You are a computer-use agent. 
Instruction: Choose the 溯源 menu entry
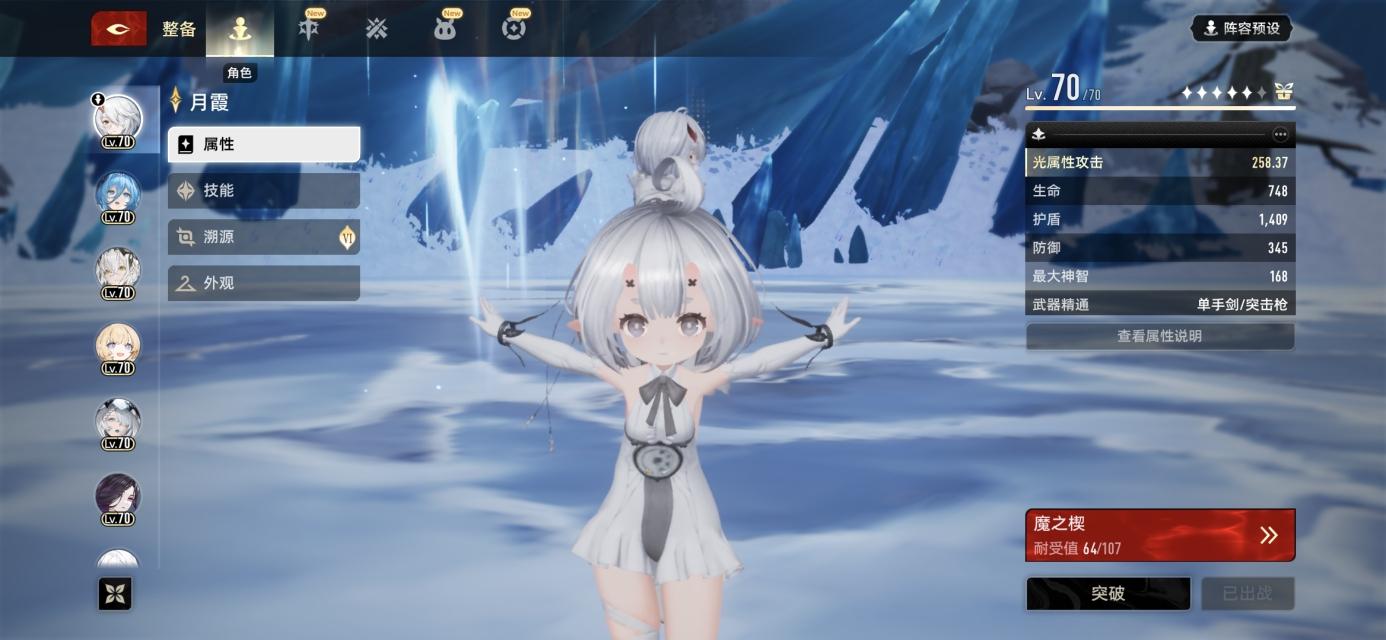(263, 237)
